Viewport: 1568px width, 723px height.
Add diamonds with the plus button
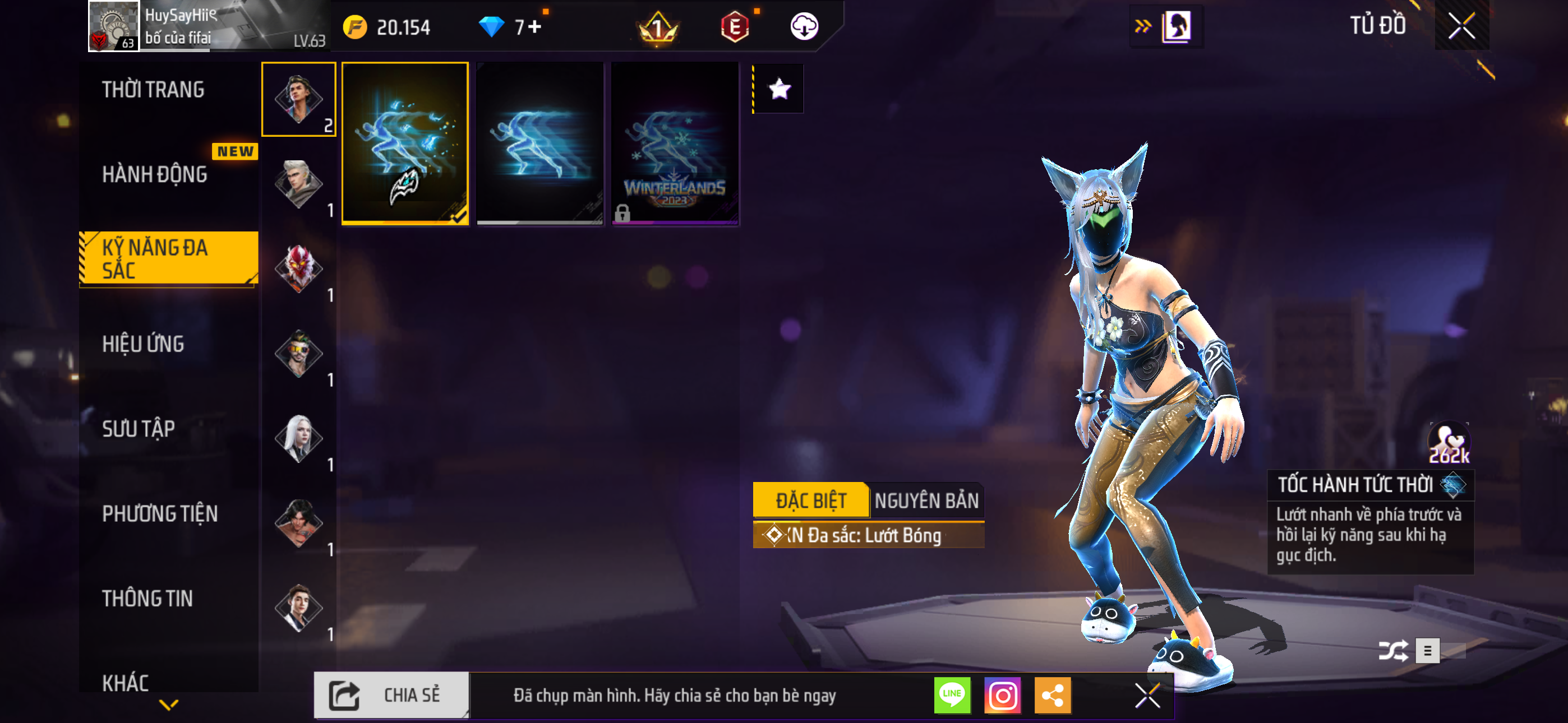click(x=535, y=27)
